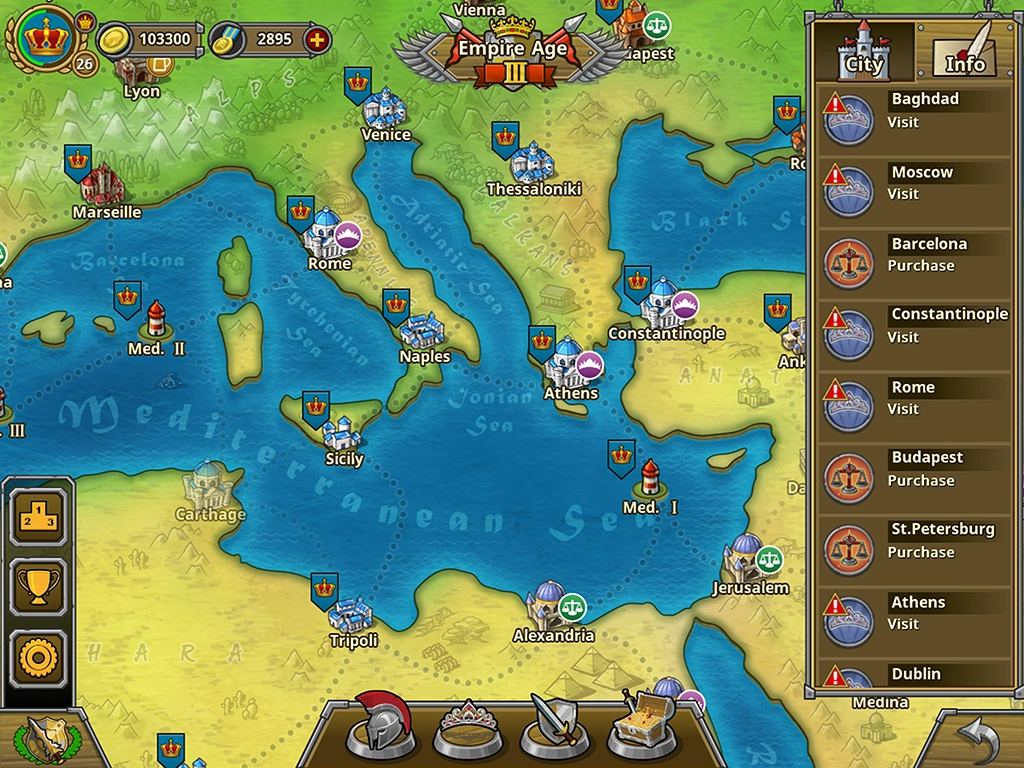Select the sword and shield button
Viewport: 1024px width, 768px height.
(x=554, y=725)
